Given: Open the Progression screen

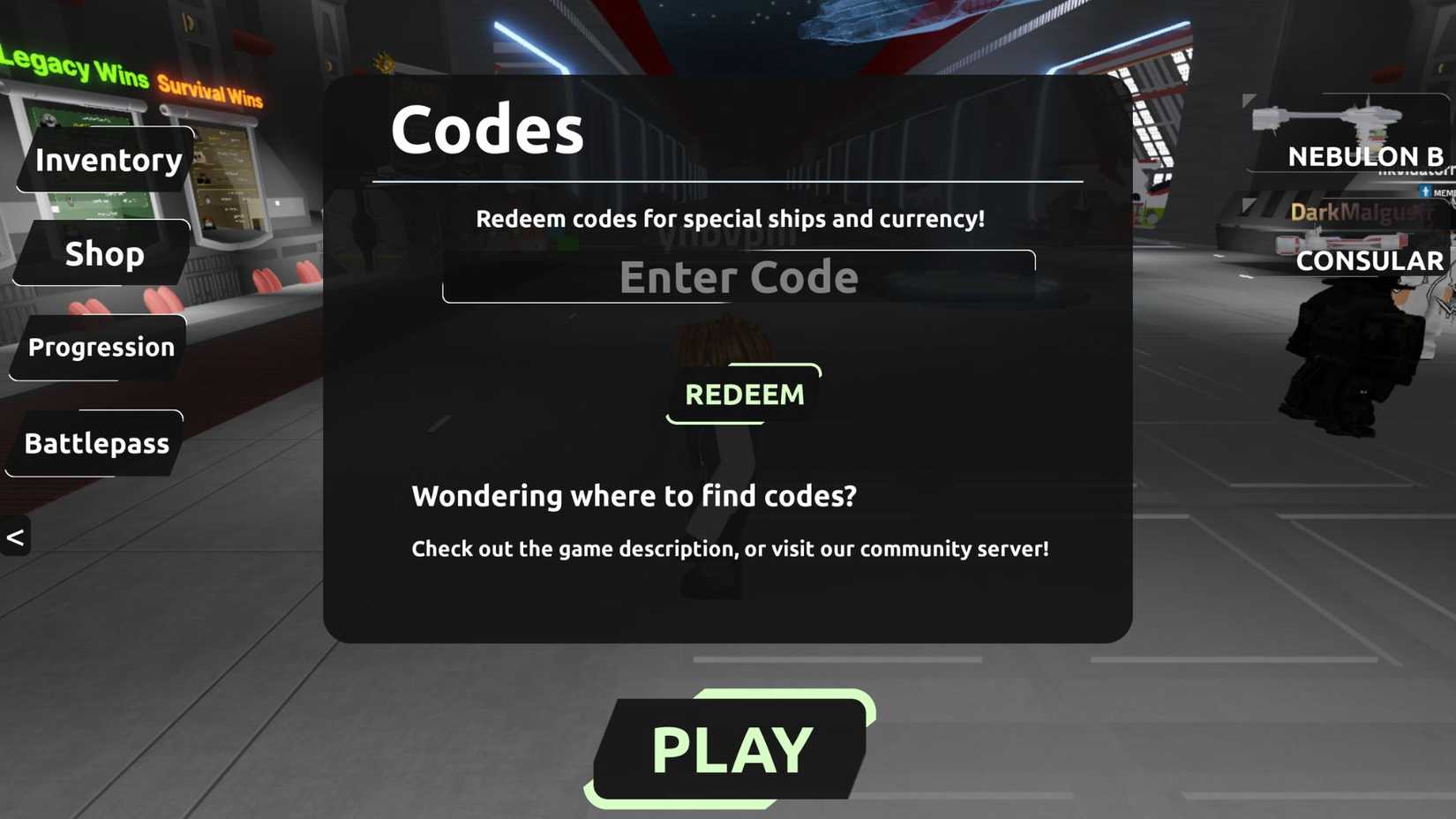Looking at the screenshot, I should pos(101,348).
